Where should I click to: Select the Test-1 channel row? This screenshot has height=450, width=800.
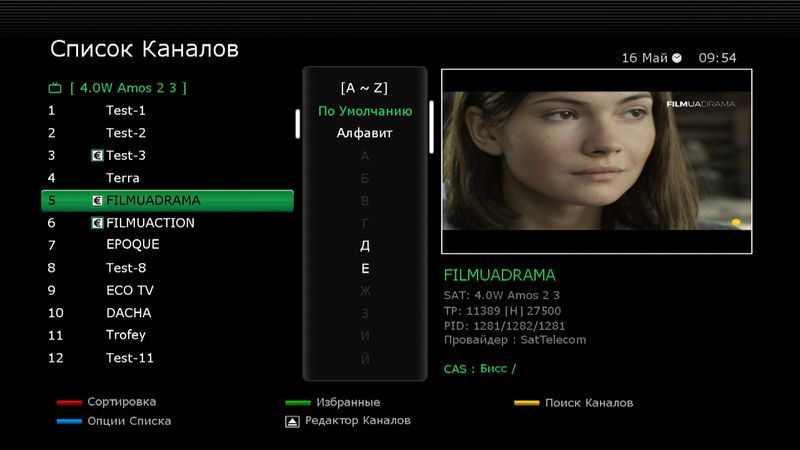tap(126, 110)
